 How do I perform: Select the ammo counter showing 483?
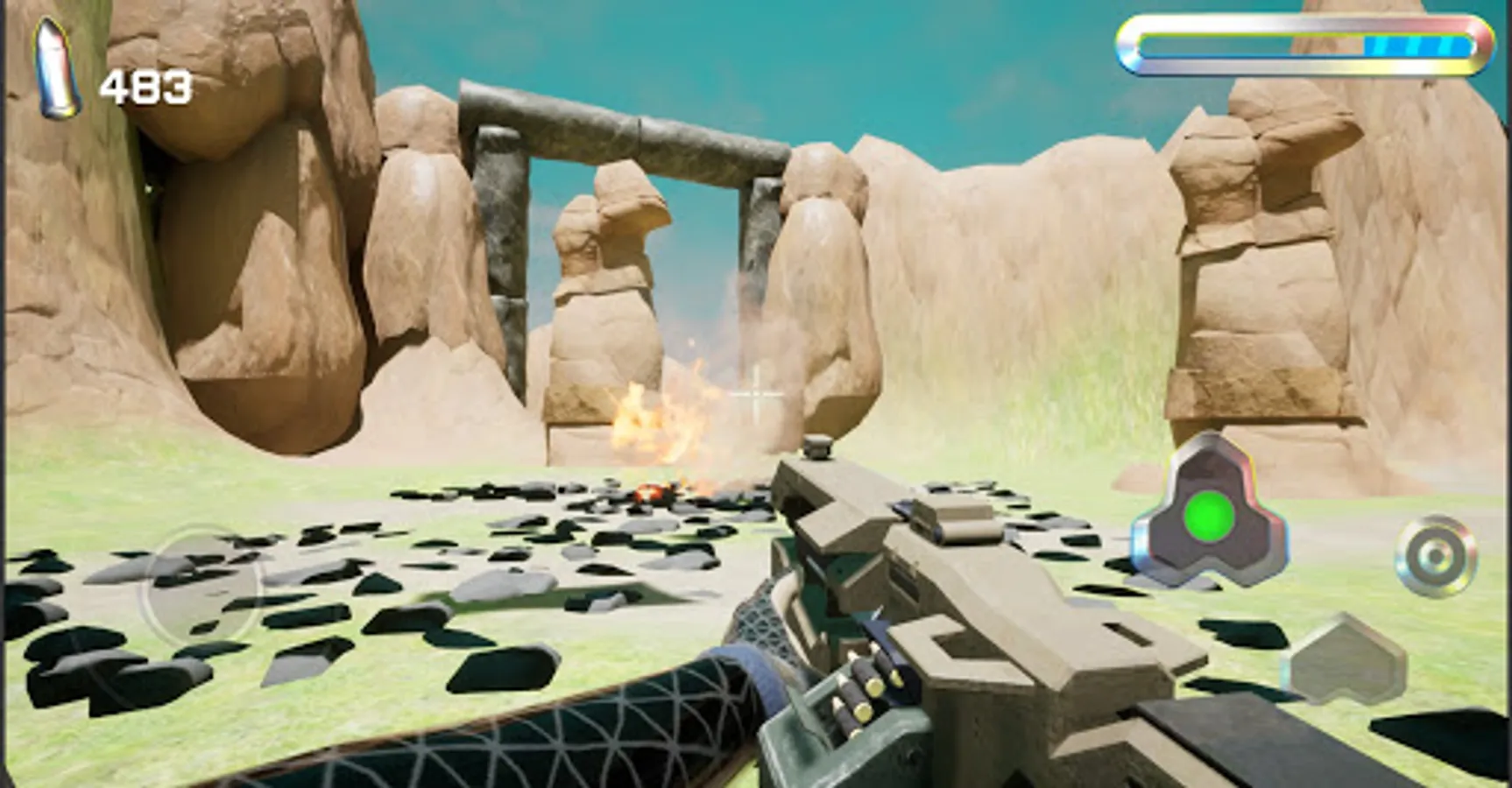145,85
